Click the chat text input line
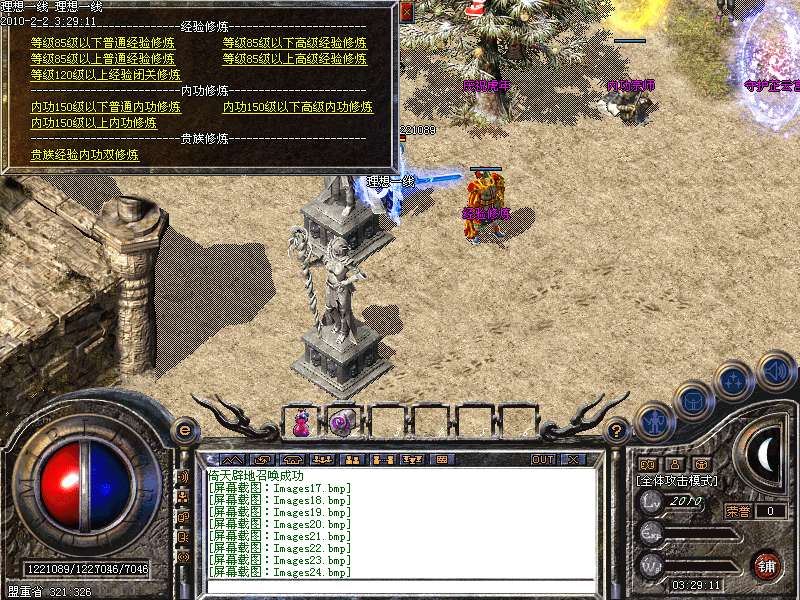800x600 pixels. tap(400, 587)
